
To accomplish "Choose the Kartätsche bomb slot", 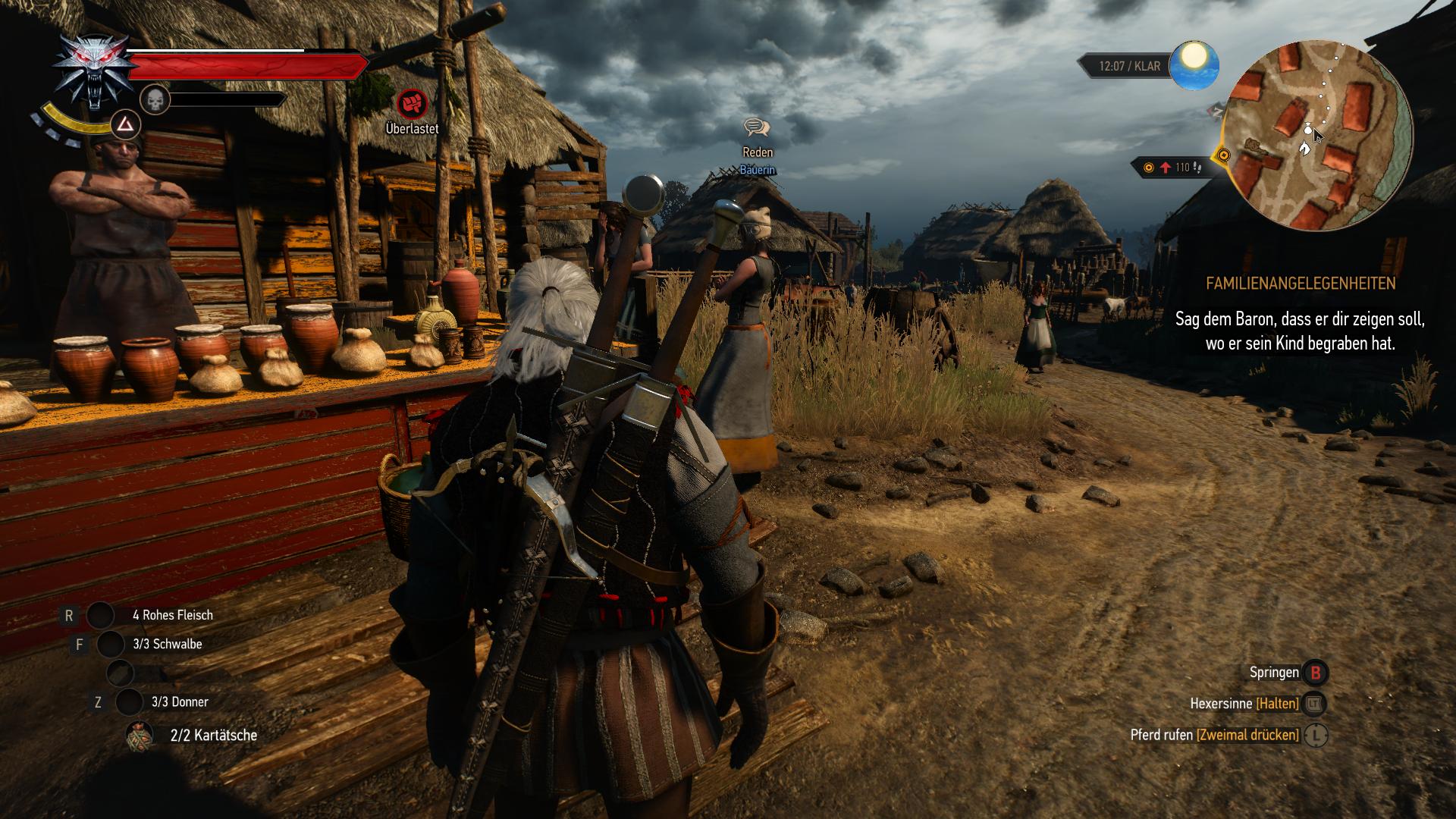I will click(140, 736).
